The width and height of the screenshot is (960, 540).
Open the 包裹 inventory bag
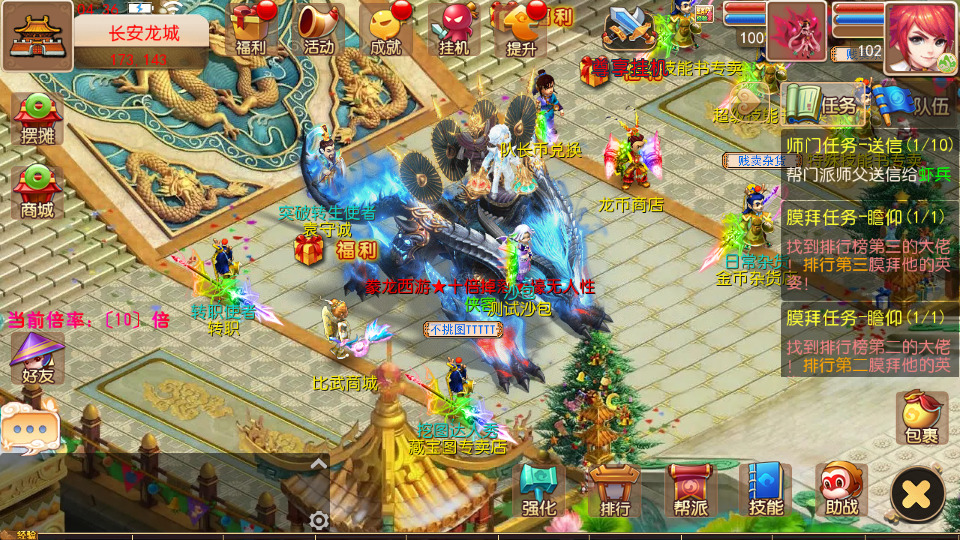click(921, 417)
